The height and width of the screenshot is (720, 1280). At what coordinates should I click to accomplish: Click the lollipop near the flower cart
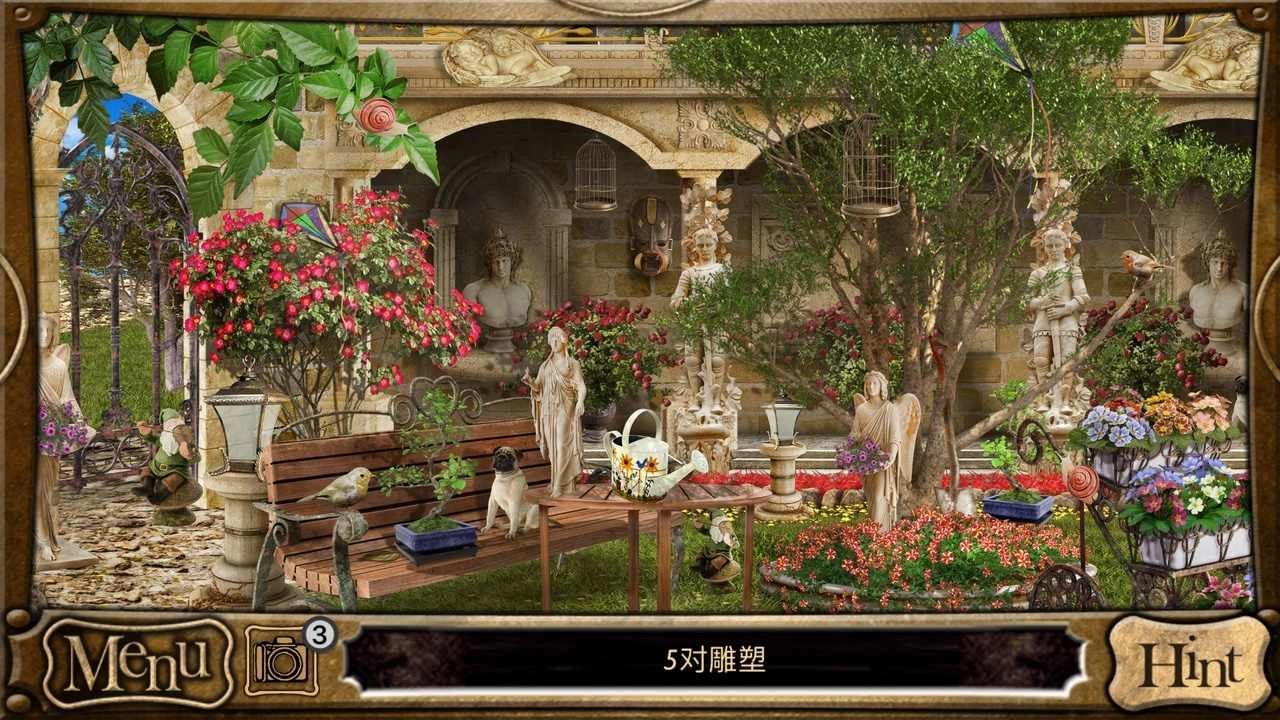pyautogui.click(x=1085, y=480)
